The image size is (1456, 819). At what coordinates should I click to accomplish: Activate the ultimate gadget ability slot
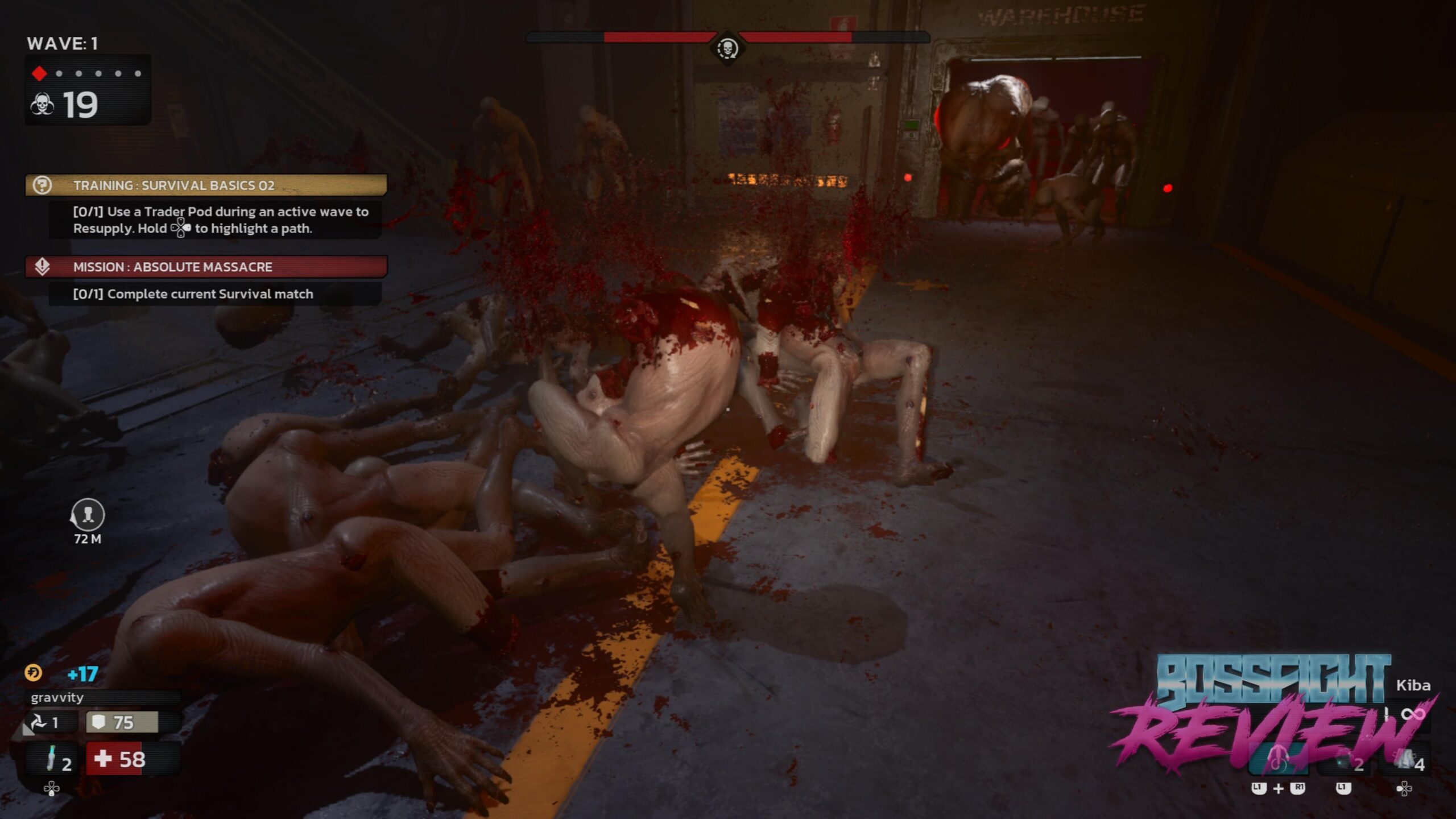tap(1278, 760)
